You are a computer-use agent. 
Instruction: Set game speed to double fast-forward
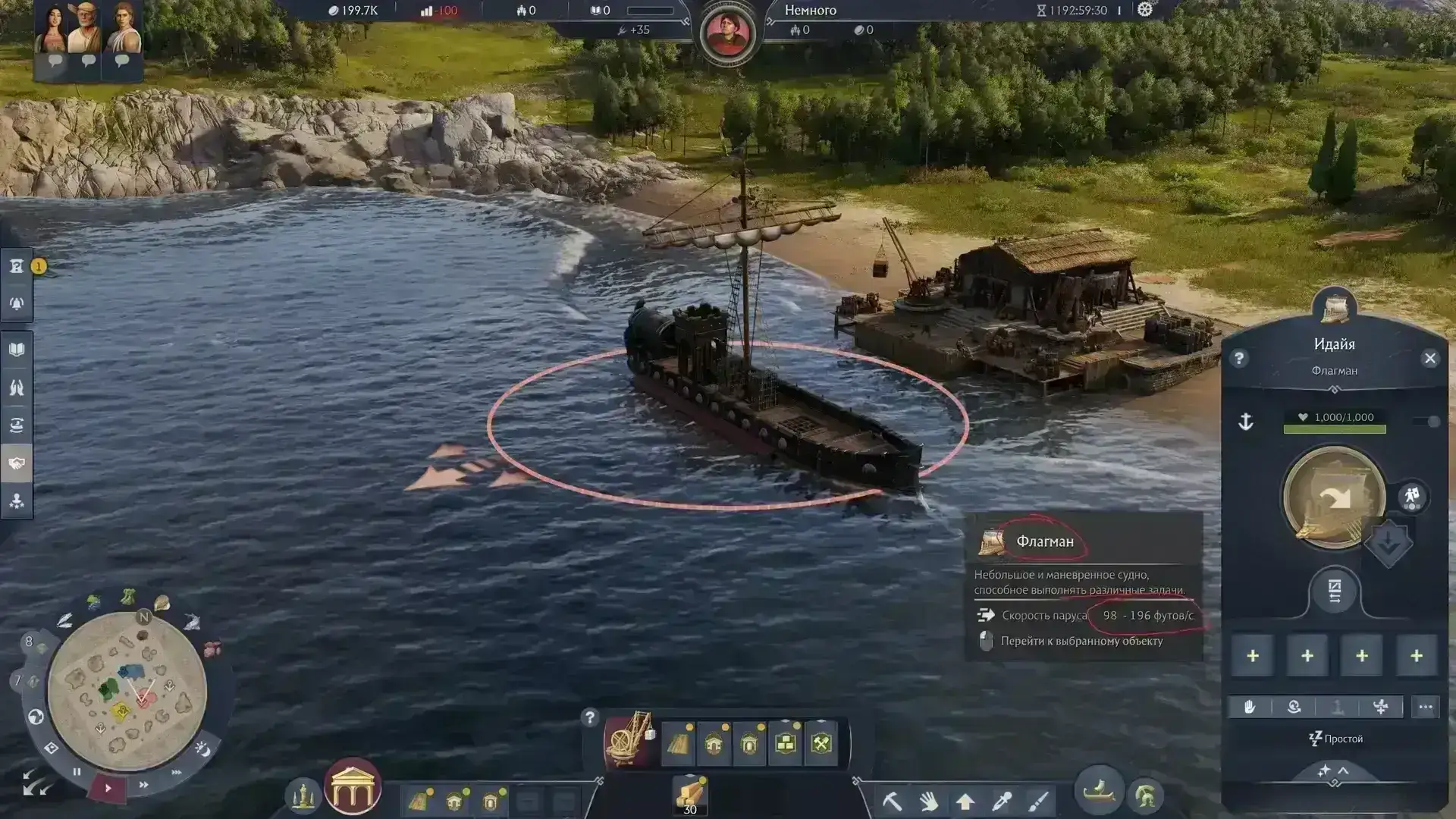(x=143, y=785)
